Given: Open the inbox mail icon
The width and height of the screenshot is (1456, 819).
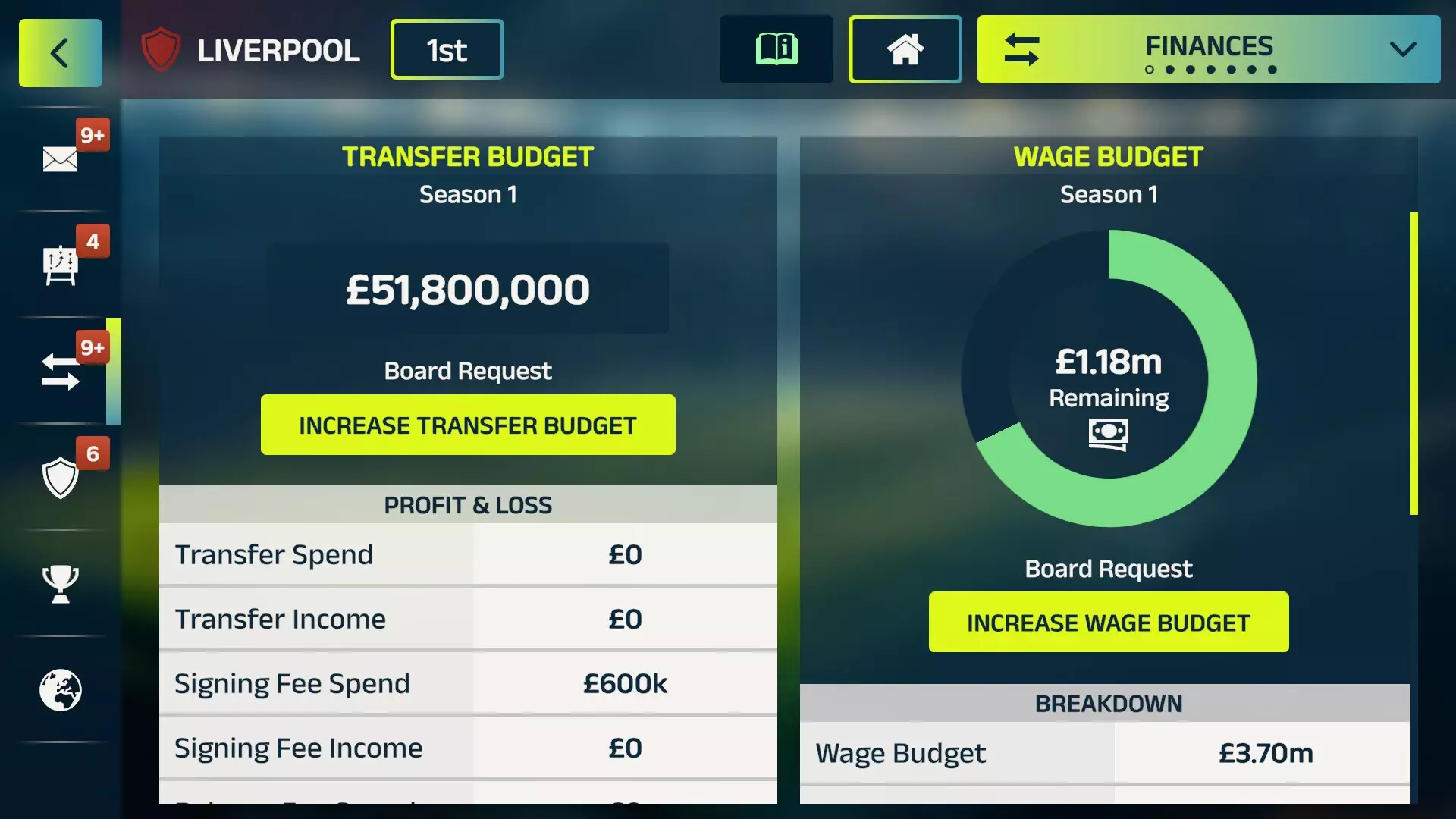Looking at the screenshot, I should pos(59,155).
